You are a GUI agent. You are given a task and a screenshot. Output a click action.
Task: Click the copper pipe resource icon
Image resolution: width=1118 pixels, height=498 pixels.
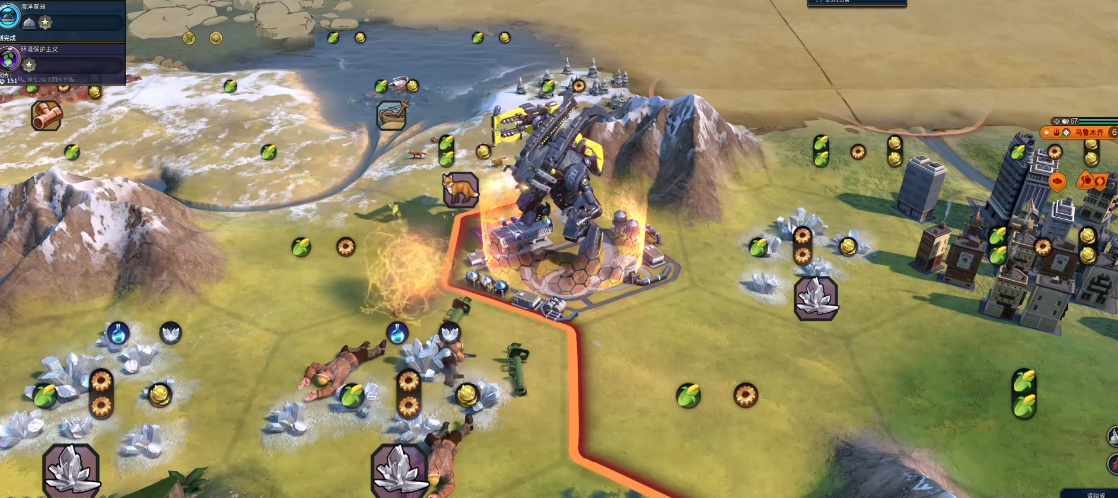pyautogui.click(x=46, y=115)
